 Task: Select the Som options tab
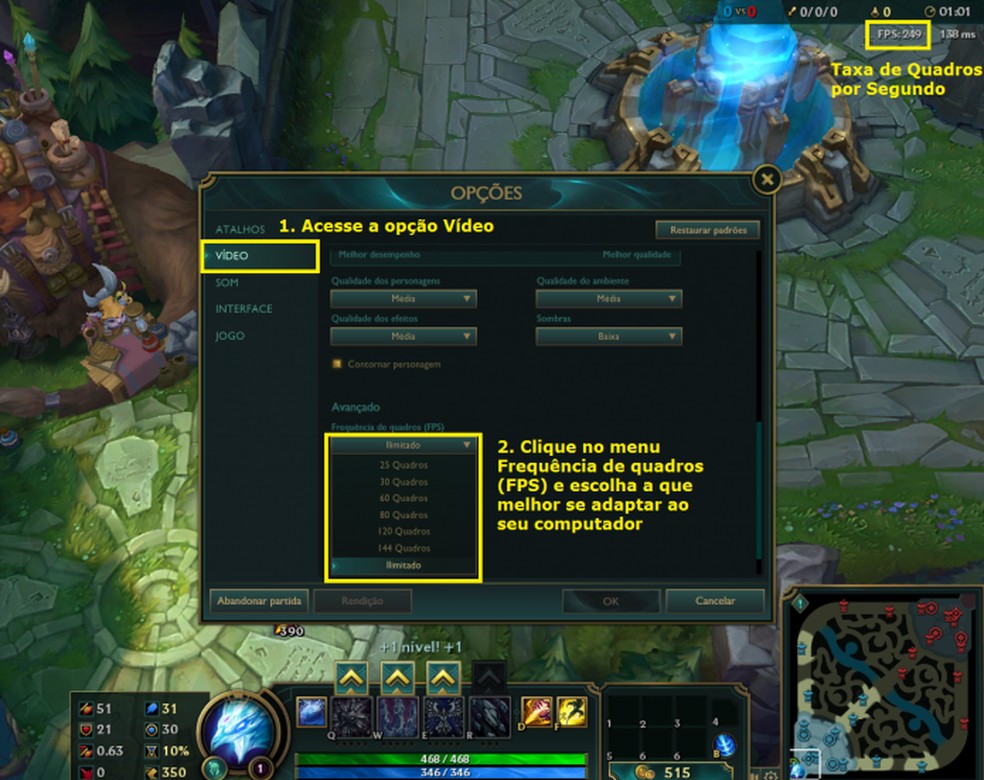tap(227, 283)
